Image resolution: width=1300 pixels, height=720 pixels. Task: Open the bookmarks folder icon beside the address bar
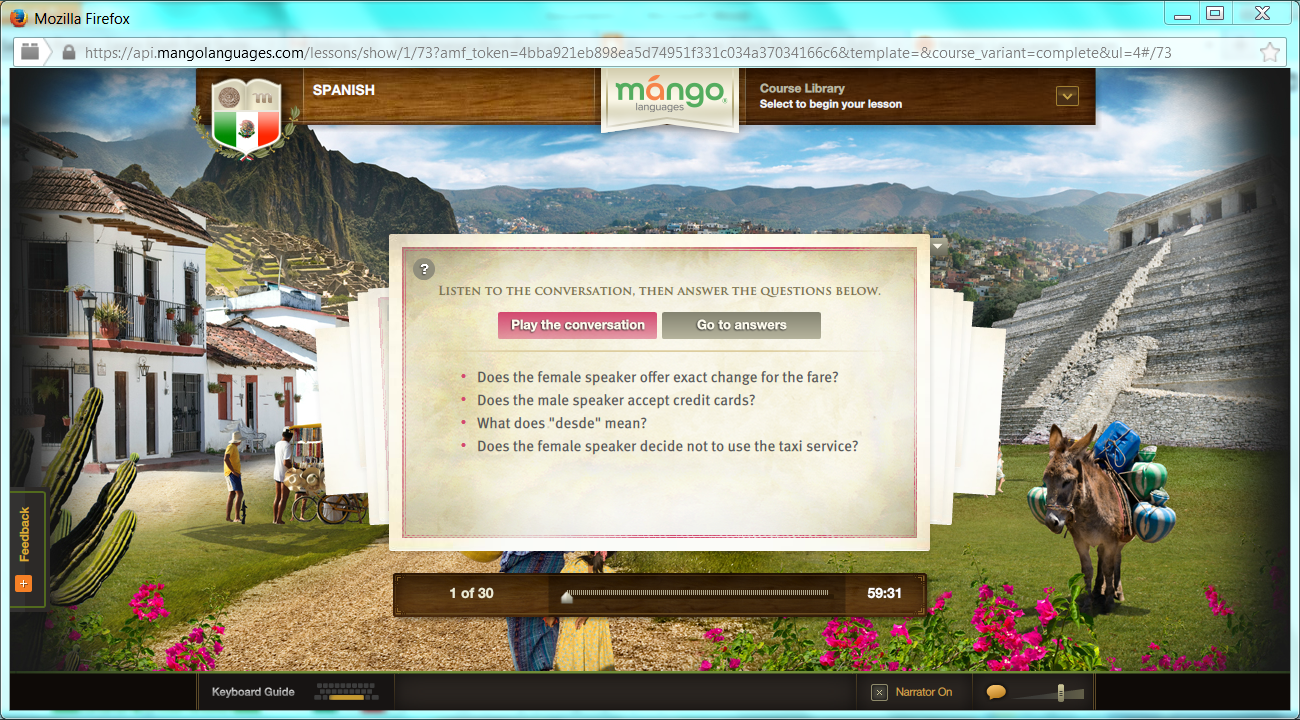[30, 52]
